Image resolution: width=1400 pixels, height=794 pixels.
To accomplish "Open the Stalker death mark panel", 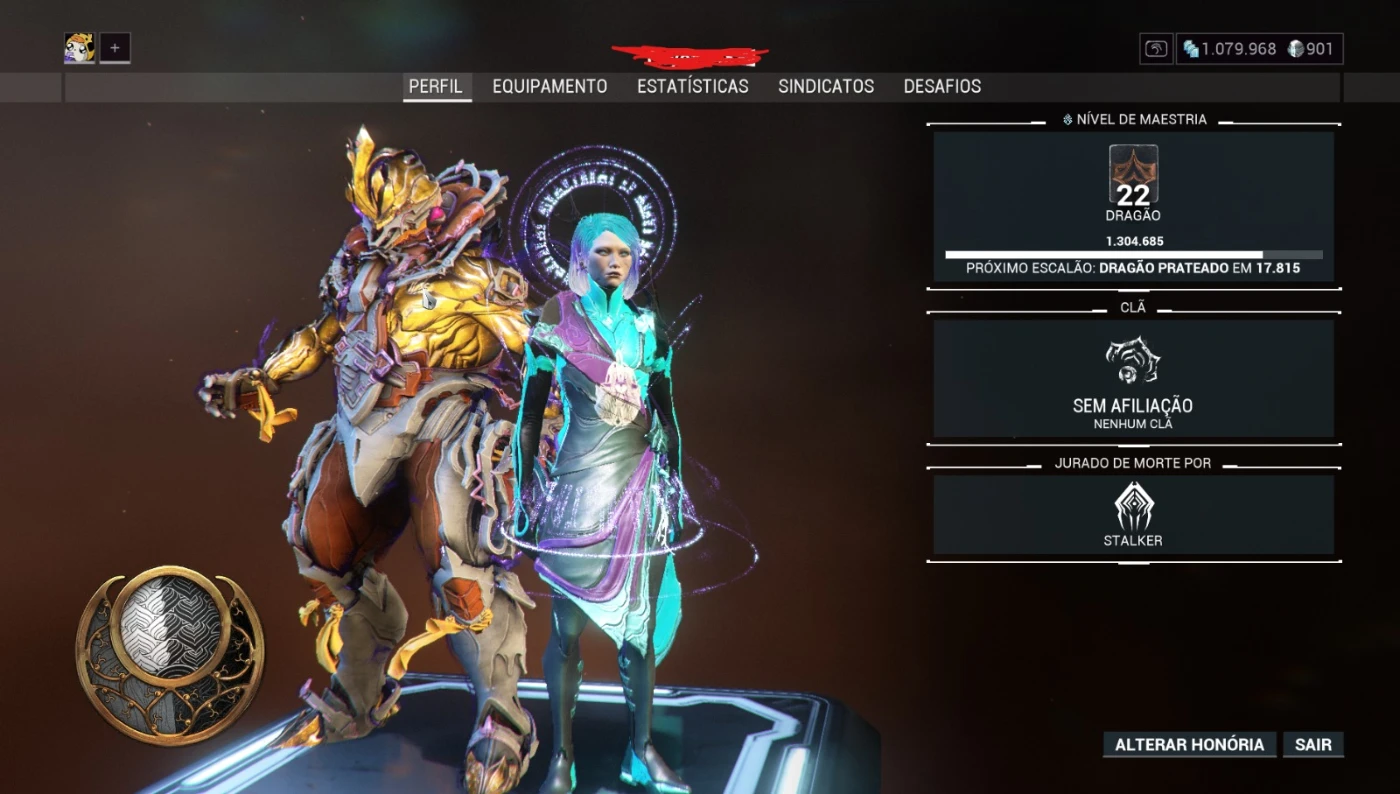I will 1133,515.
